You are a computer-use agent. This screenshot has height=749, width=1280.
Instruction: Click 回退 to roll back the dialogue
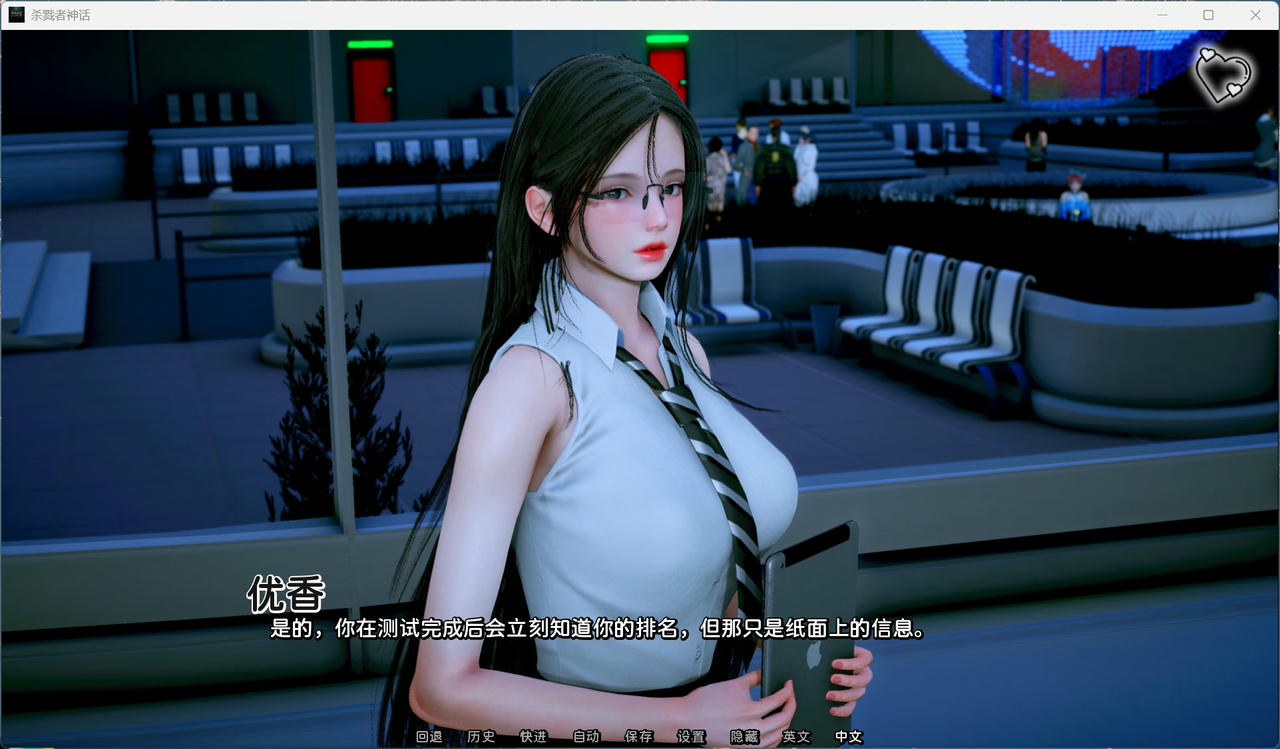(428, 736)
